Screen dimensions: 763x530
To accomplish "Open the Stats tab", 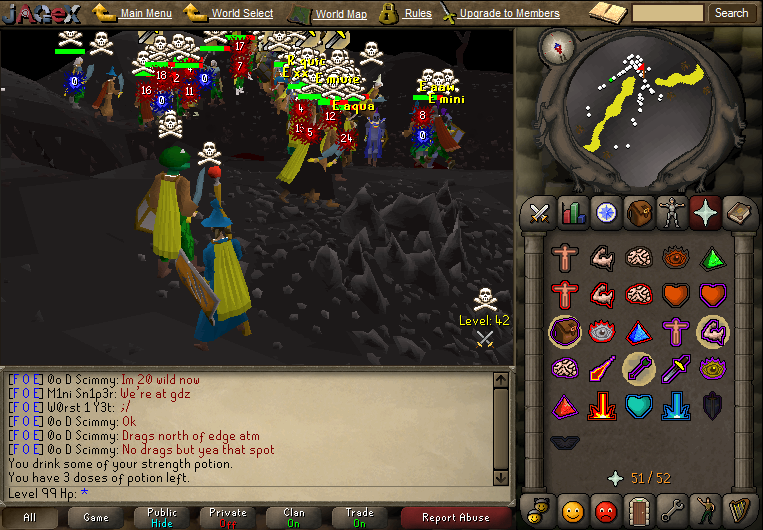I will [573, 212].
